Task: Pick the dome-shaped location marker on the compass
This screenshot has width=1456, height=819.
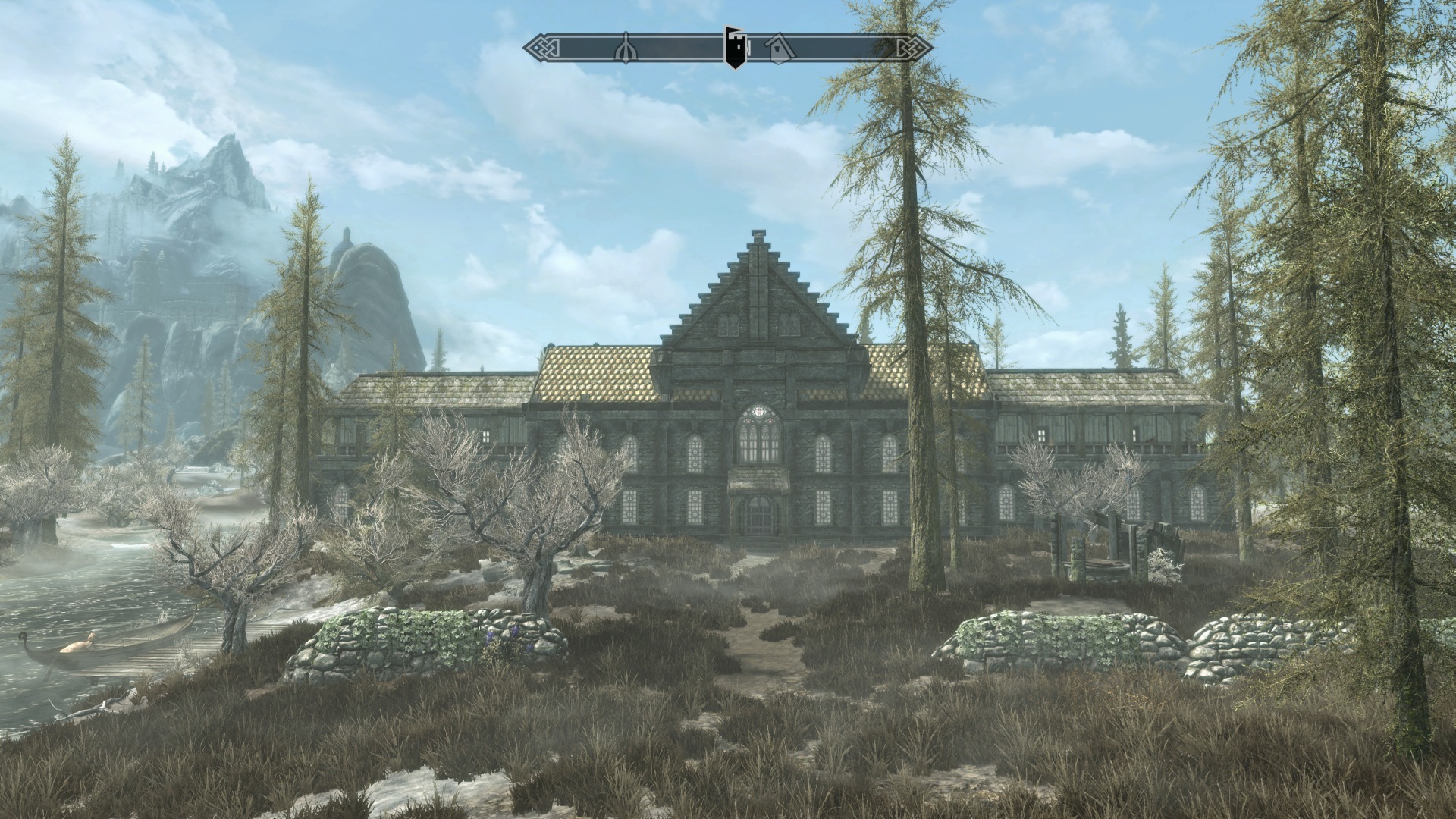Action: (x=626, y=47)
